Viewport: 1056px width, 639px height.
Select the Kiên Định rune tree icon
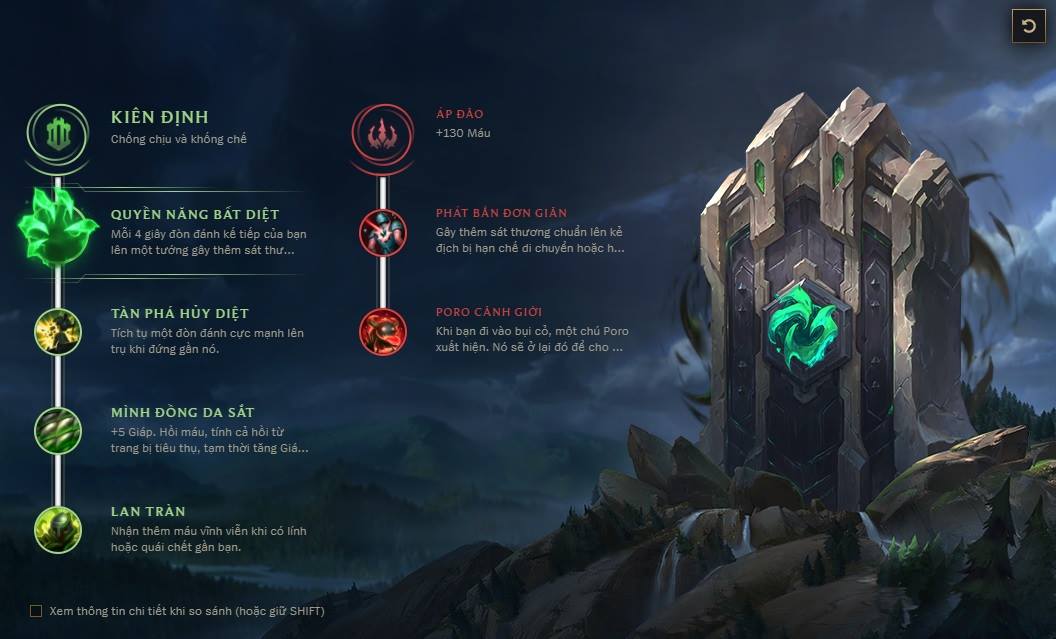[58, 131]
